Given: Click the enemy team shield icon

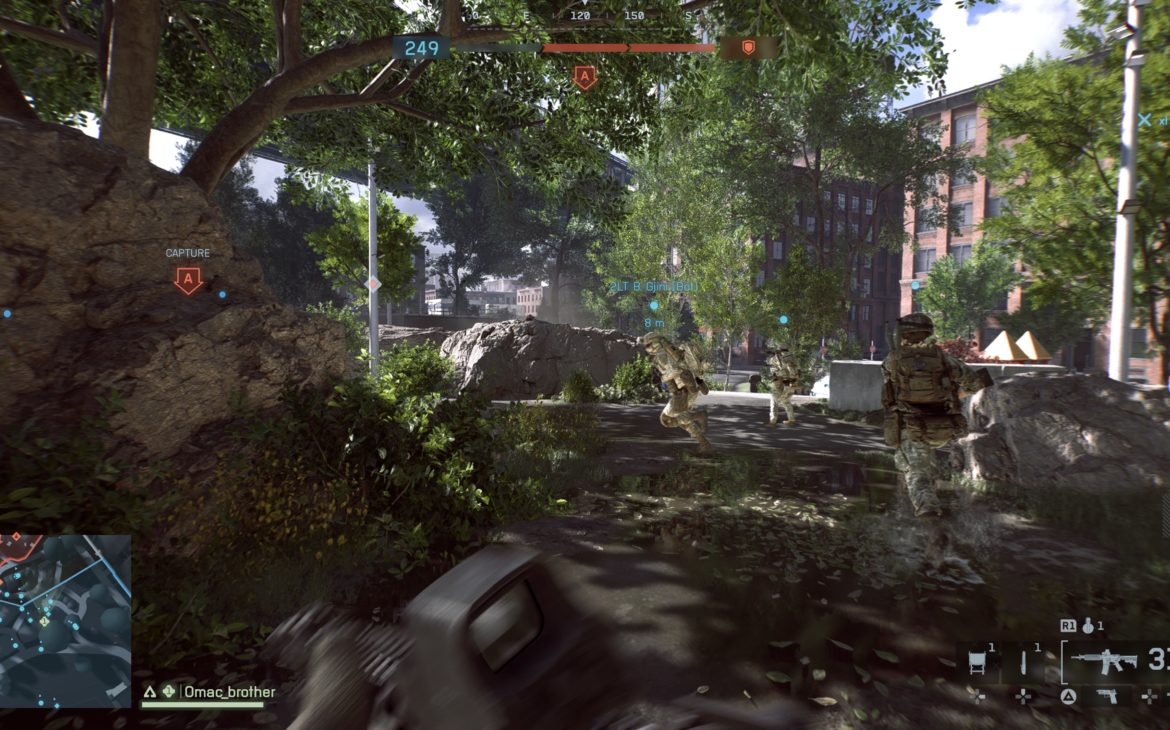Looking at the screenshot, I should [x=748, y=47].
